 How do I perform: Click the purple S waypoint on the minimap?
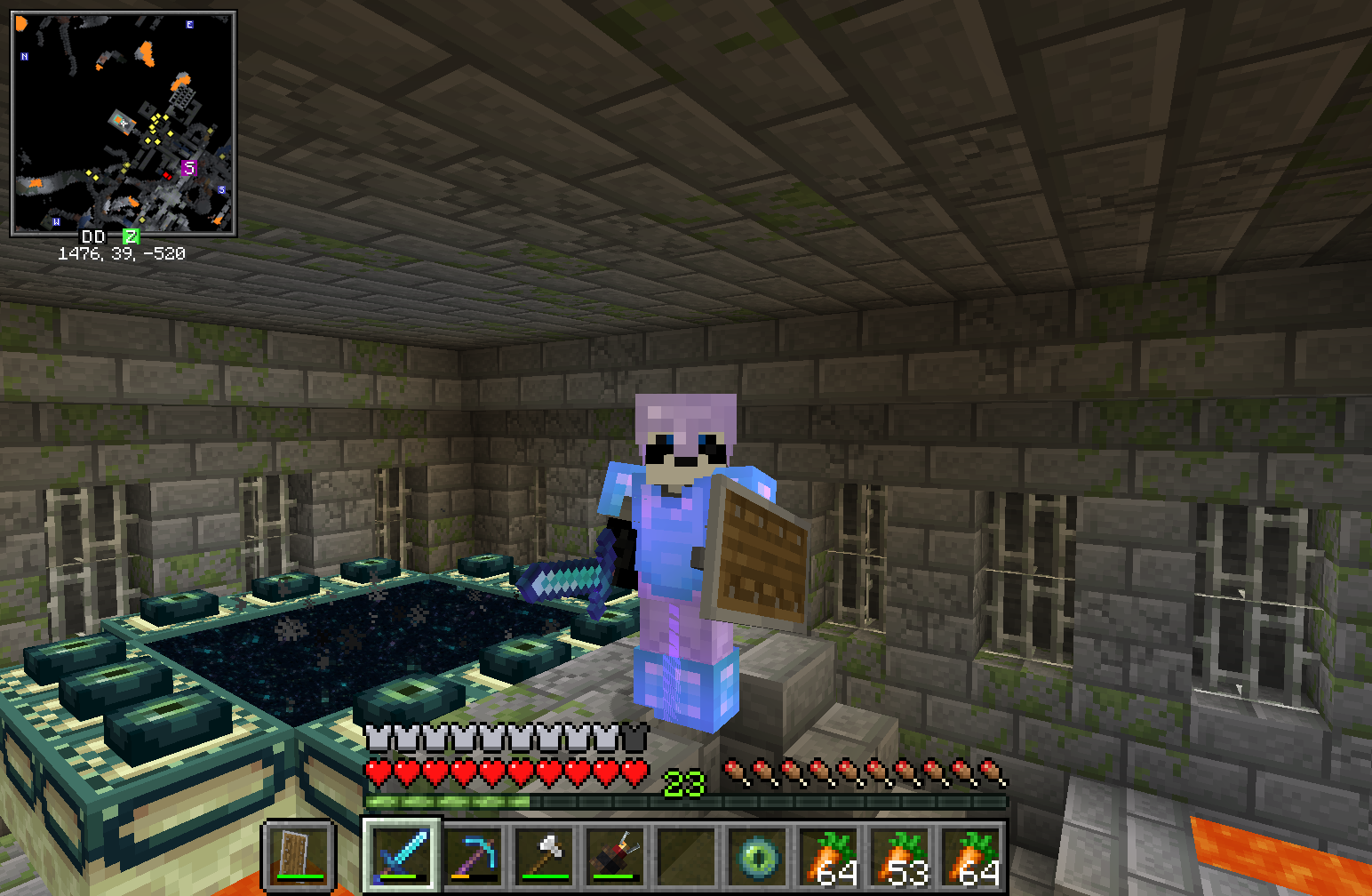point(189,168)
